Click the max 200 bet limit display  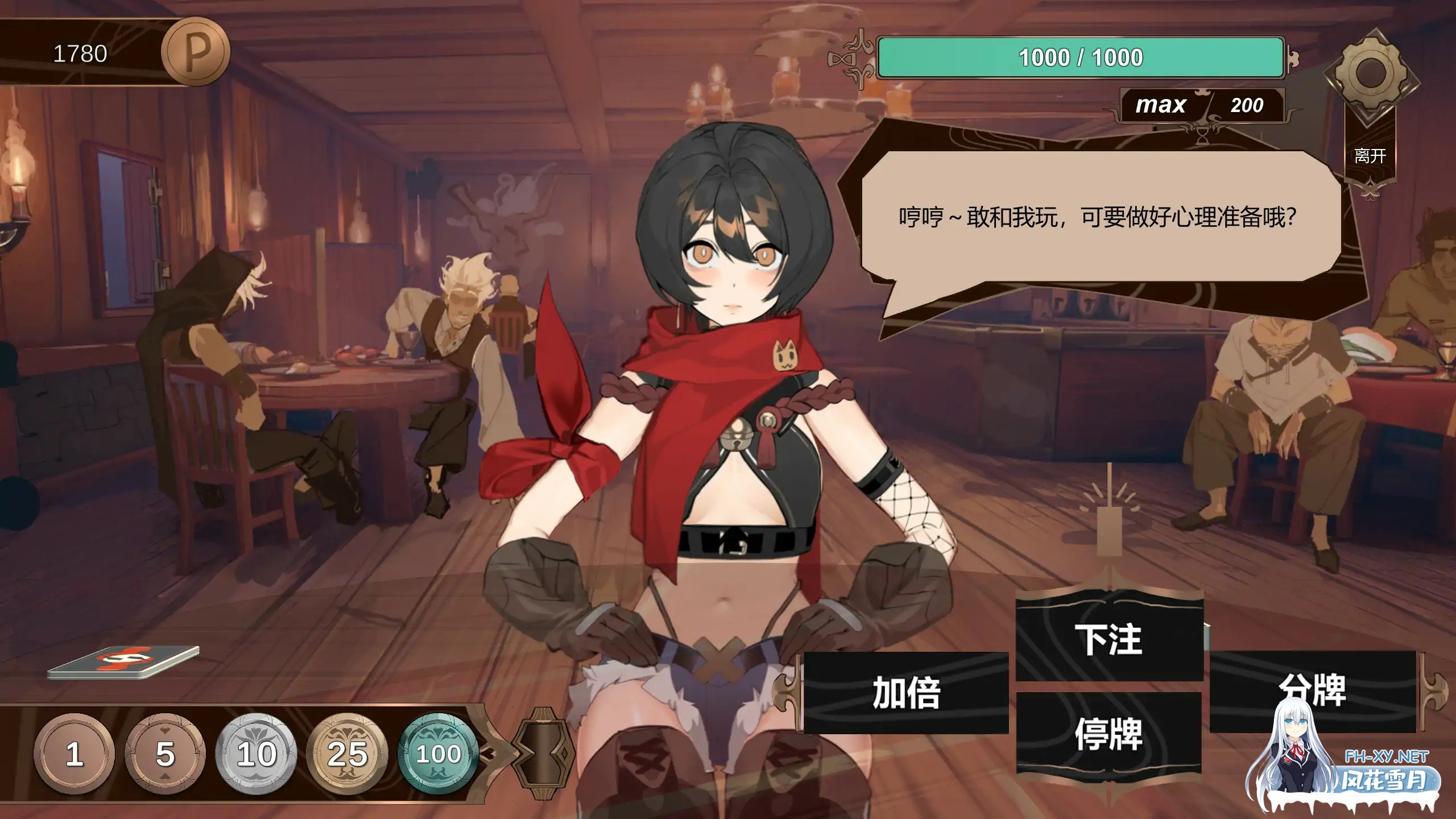(x=1203, y=105)
